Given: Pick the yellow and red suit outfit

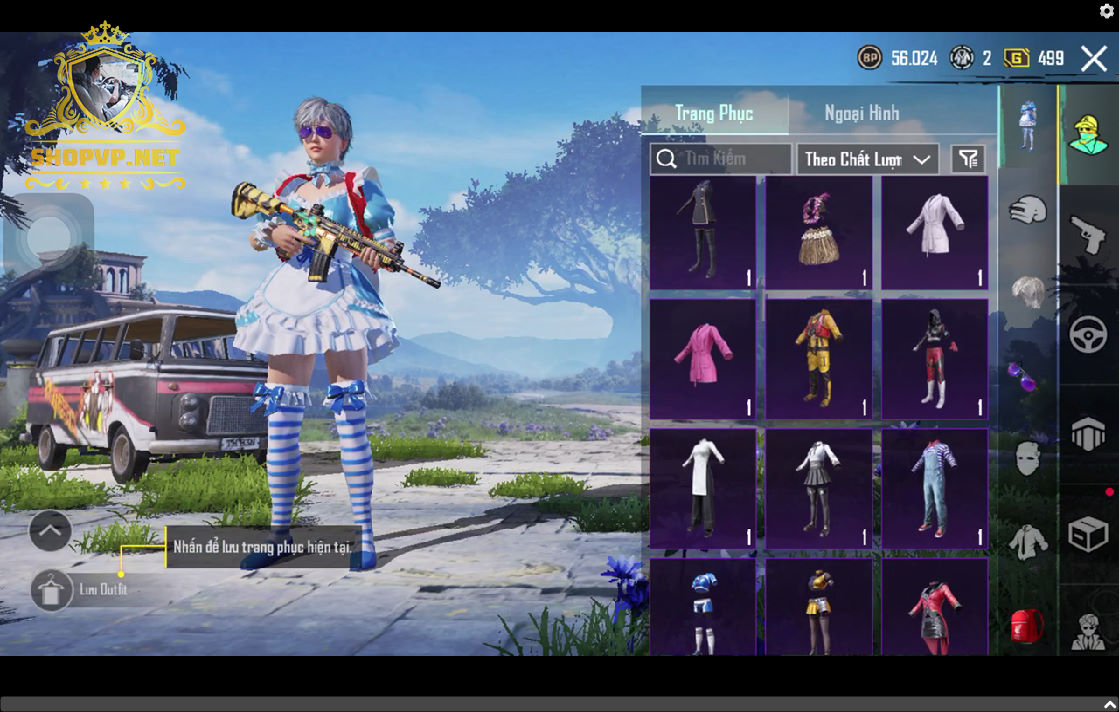Looking at the screenshot, I should 818,359.
